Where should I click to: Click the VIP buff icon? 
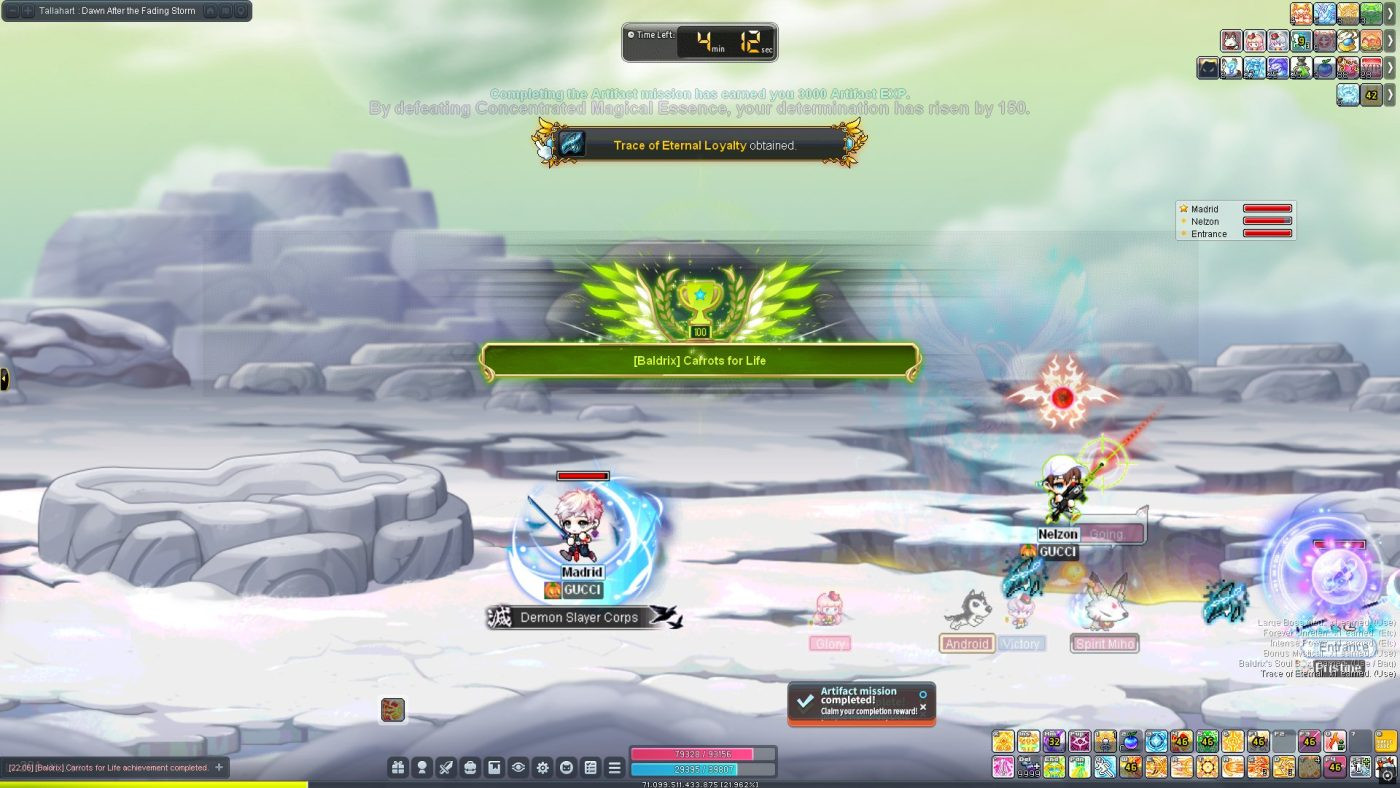point(1373,68)
